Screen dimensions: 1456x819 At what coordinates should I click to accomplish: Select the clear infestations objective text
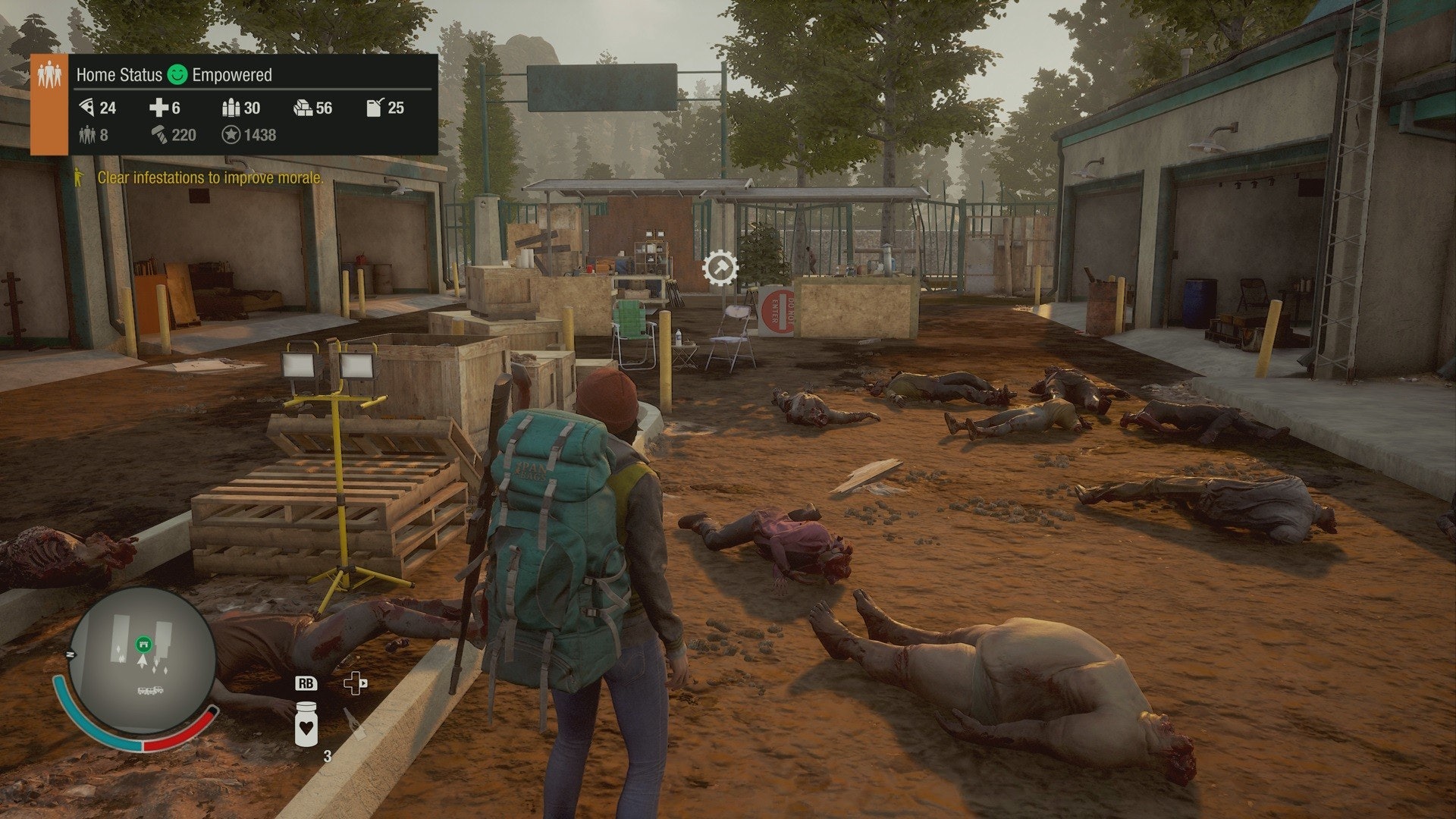(x=210, y=178)
